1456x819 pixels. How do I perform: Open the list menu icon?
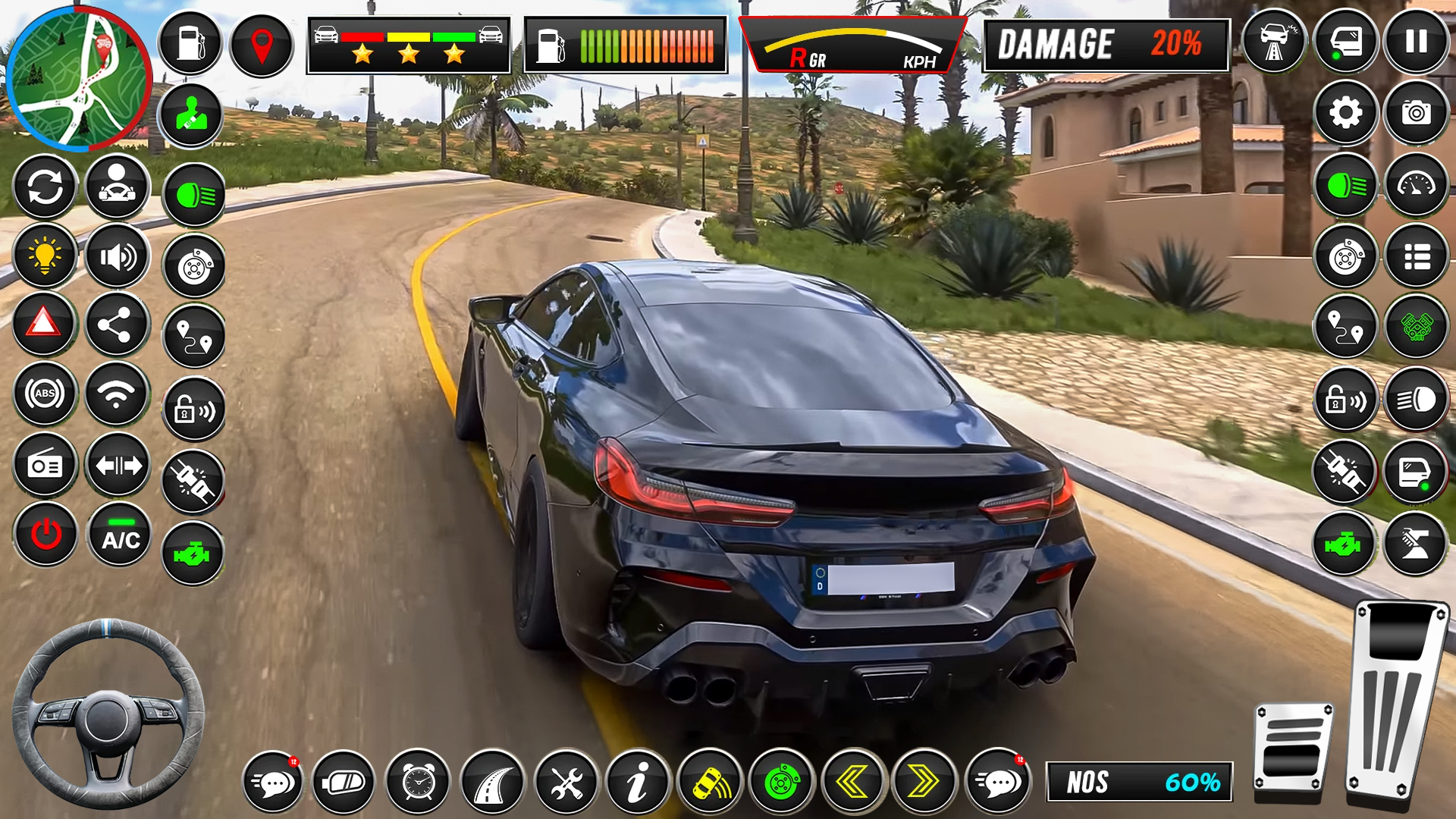click(x=1416, y=257)
